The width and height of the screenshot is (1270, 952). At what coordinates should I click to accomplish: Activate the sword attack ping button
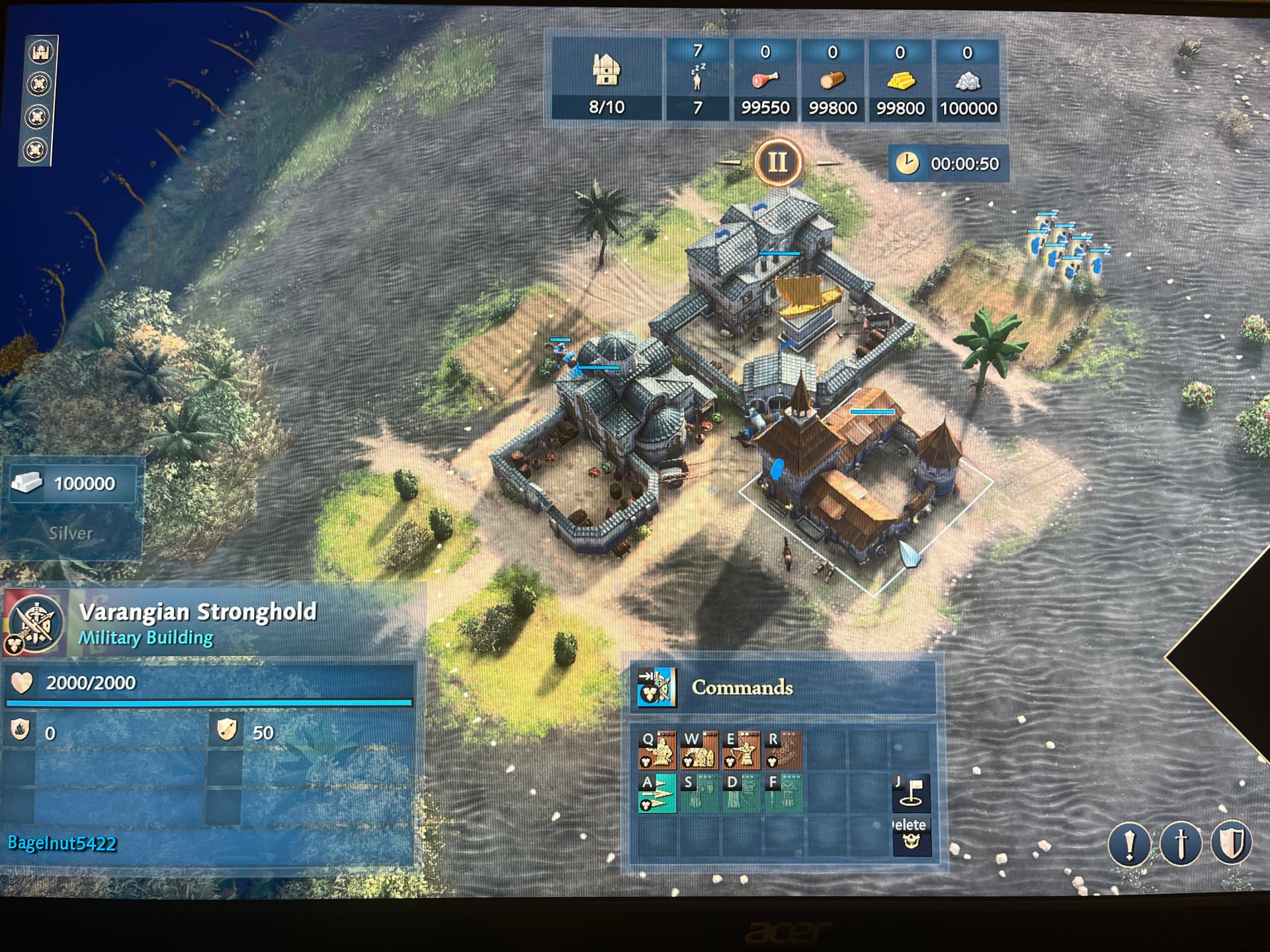pyautogui.click(x=1180, y=844)
